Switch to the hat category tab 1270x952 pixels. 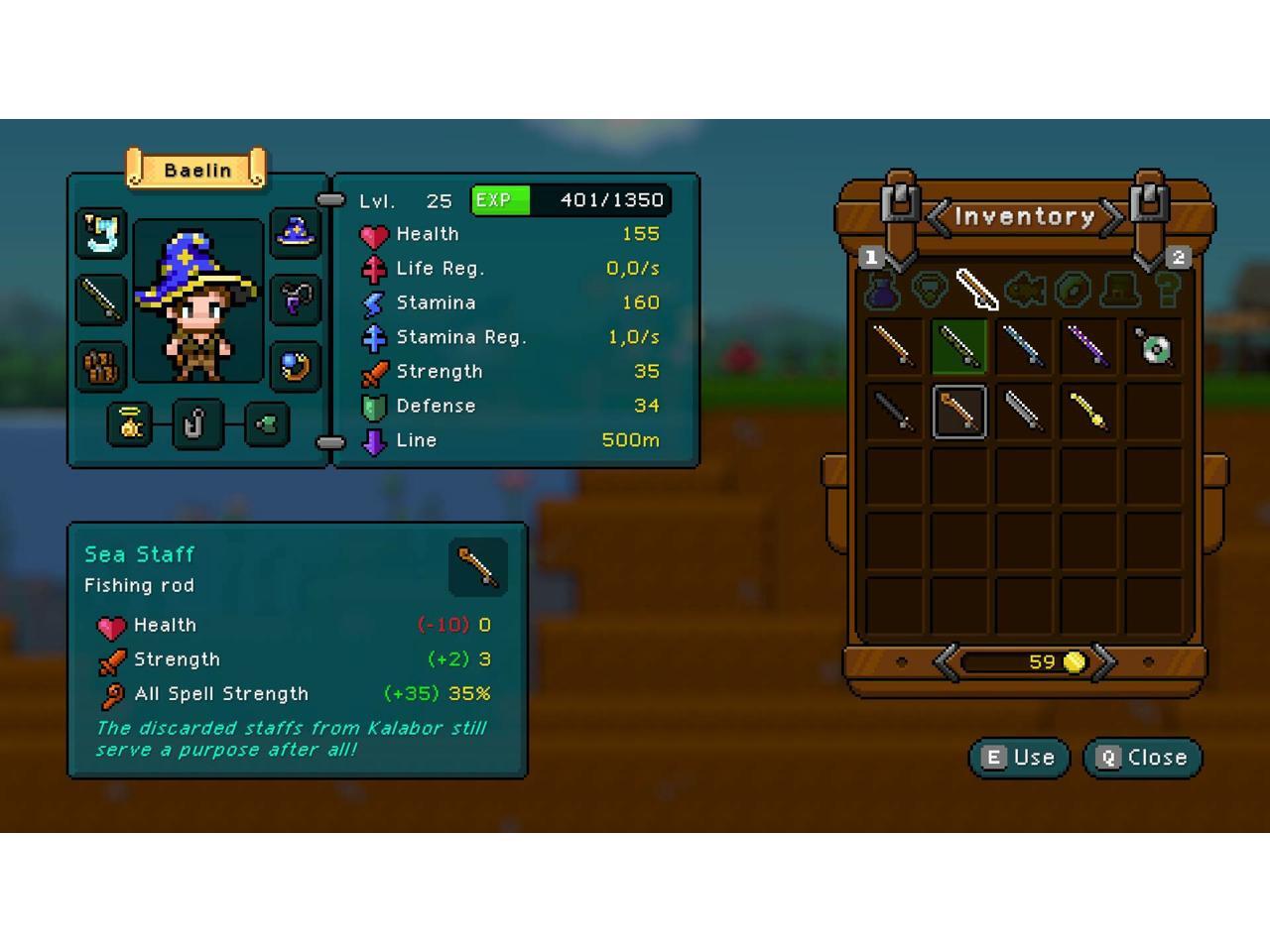click(x=1120, y=291)
